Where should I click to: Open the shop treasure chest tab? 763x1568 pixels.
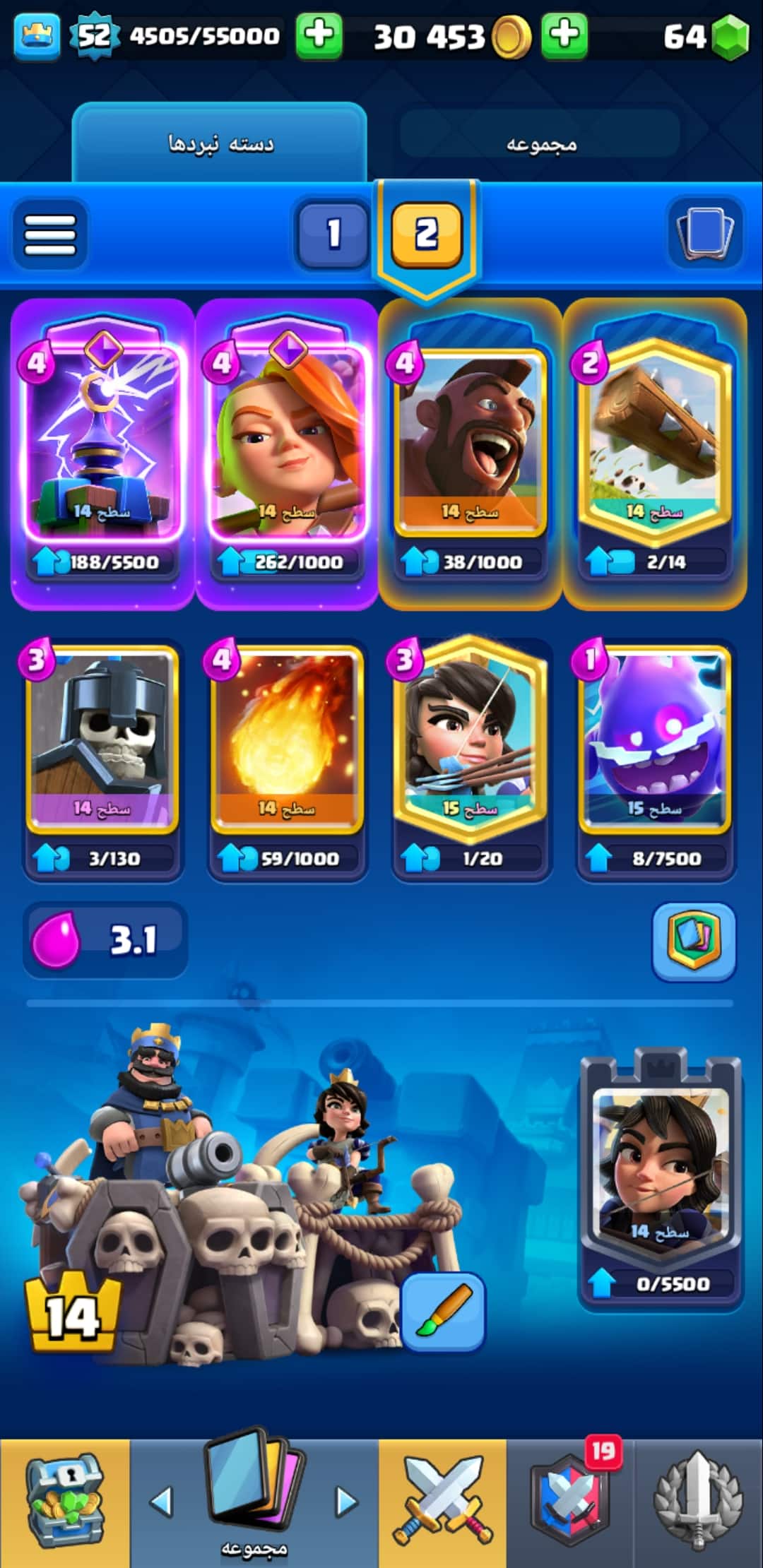64,1502
